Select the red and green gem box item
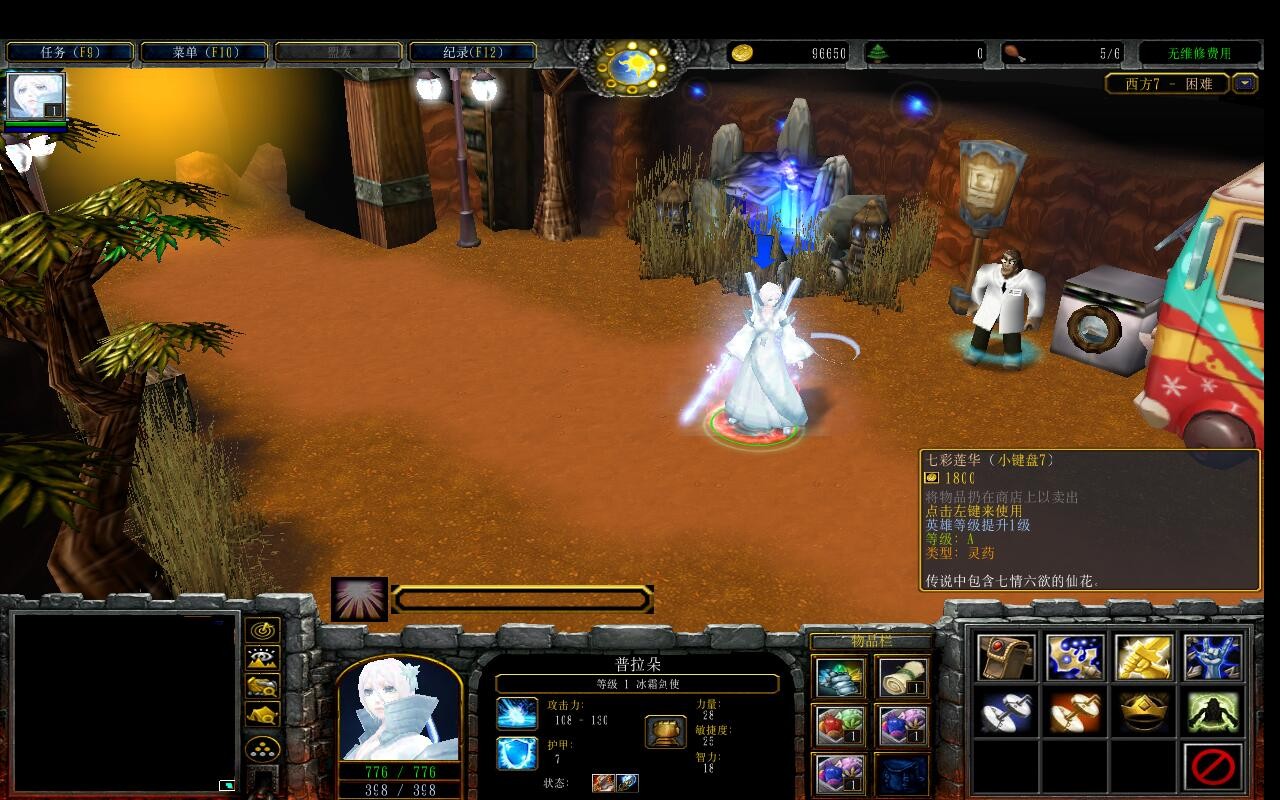Image resolution: width=1280 pixels, height=800 pixels. [x=840, y=726]
